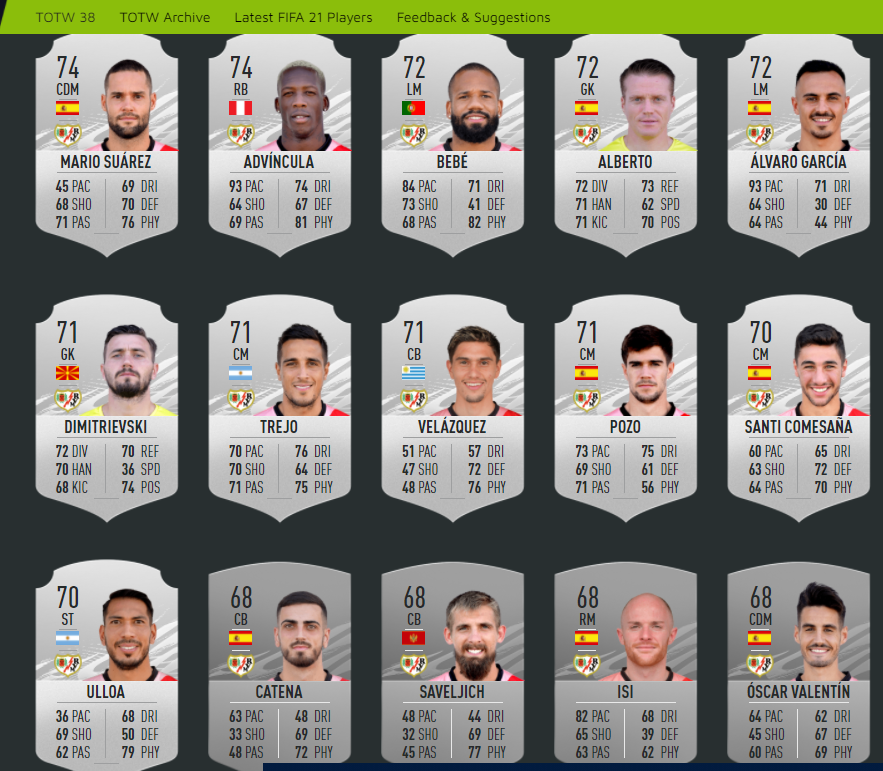This screenshot has height=771, width=883.
Task: Open Feedback & Suggestions link
Action: pos(473,17)
